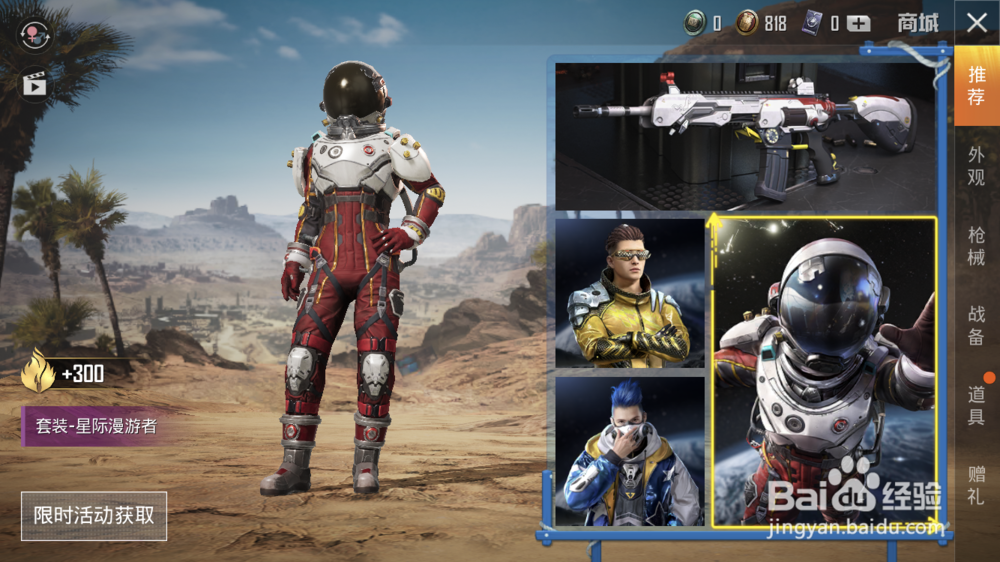Open the 赠礼 gifting tab
Viewport: 1000px width, 562px height.
tap(977, 486)
